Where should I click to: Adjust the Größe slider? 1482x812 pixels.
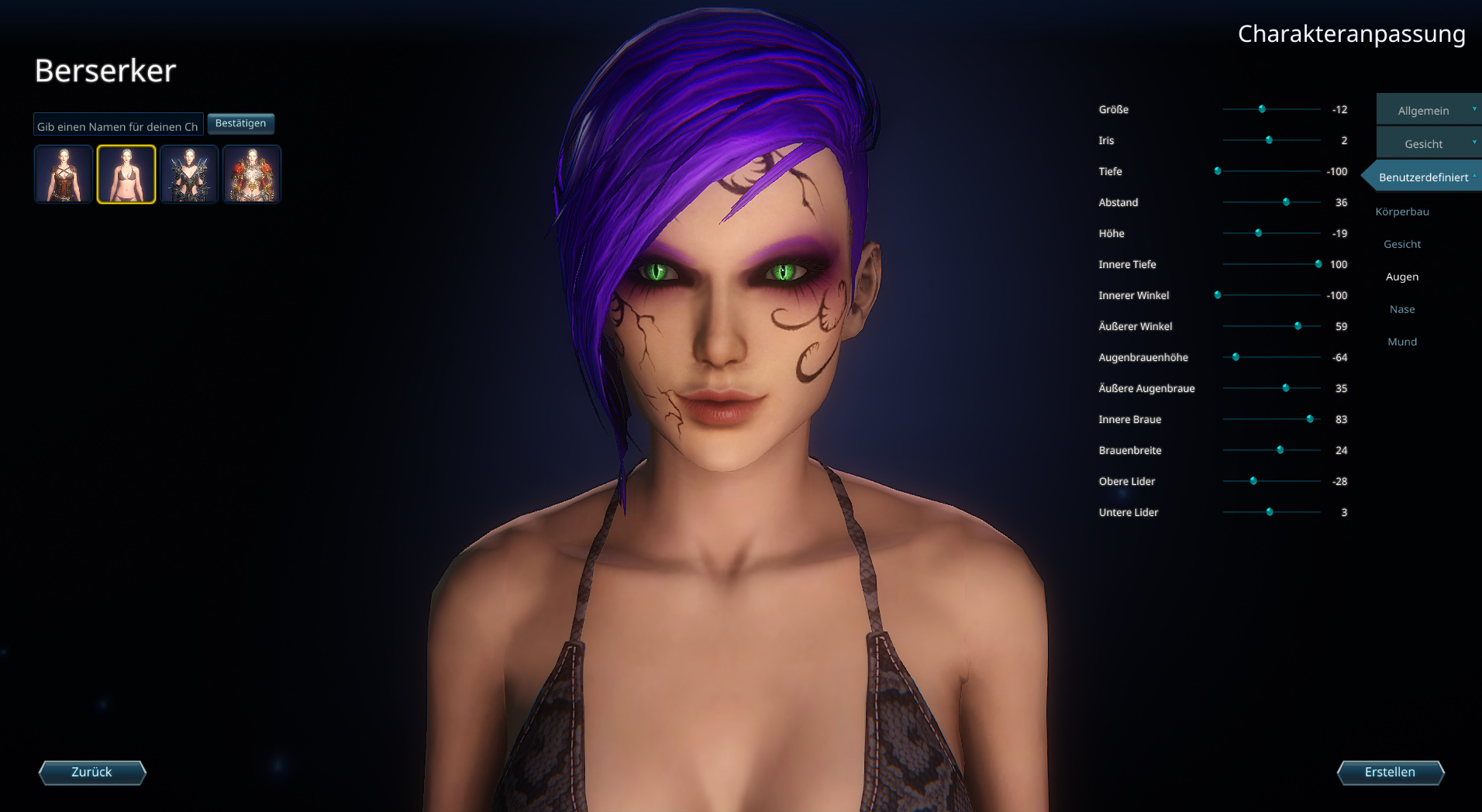click(x=1262, y=109)
